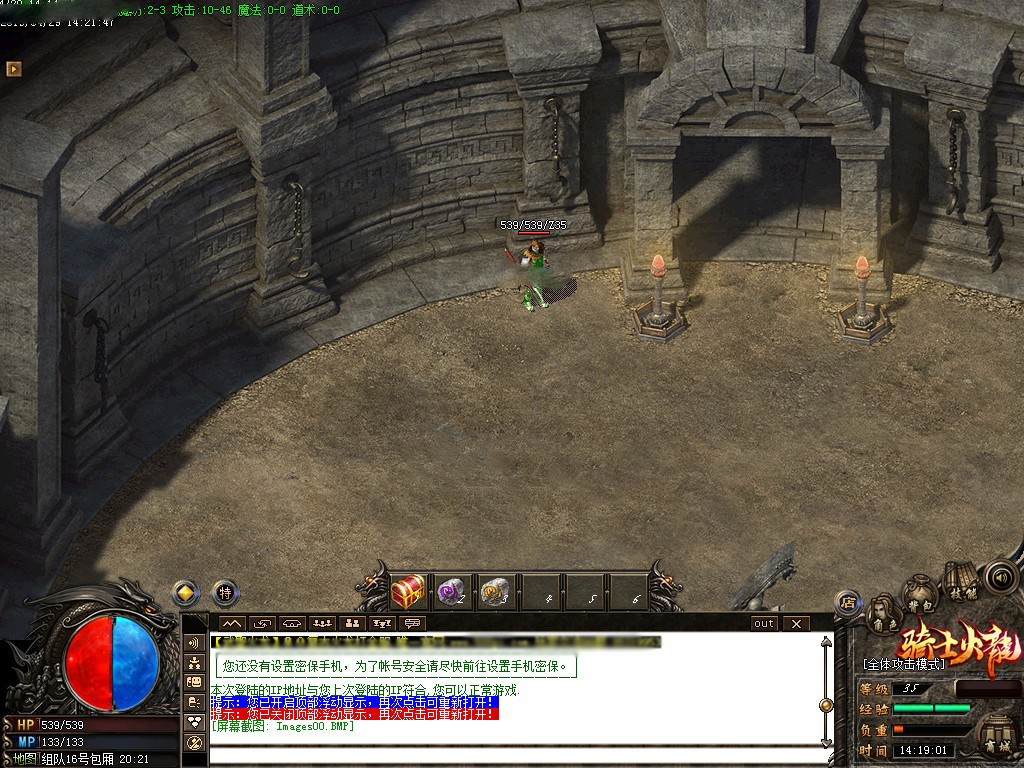Use the red treasure chest in hotbar

[409, 592]
